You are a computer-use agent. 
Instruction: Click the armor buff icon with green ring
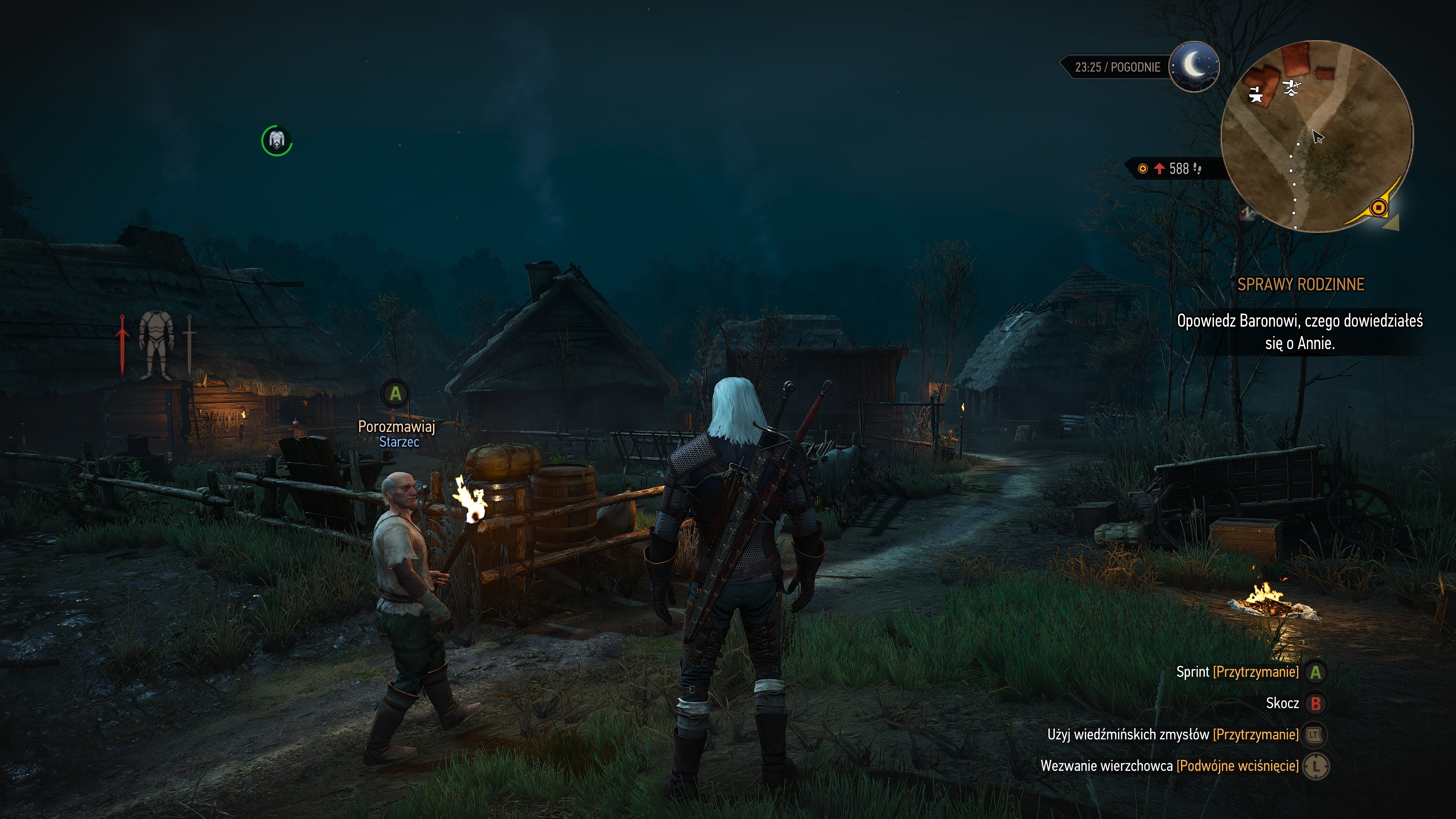point(276,140)
